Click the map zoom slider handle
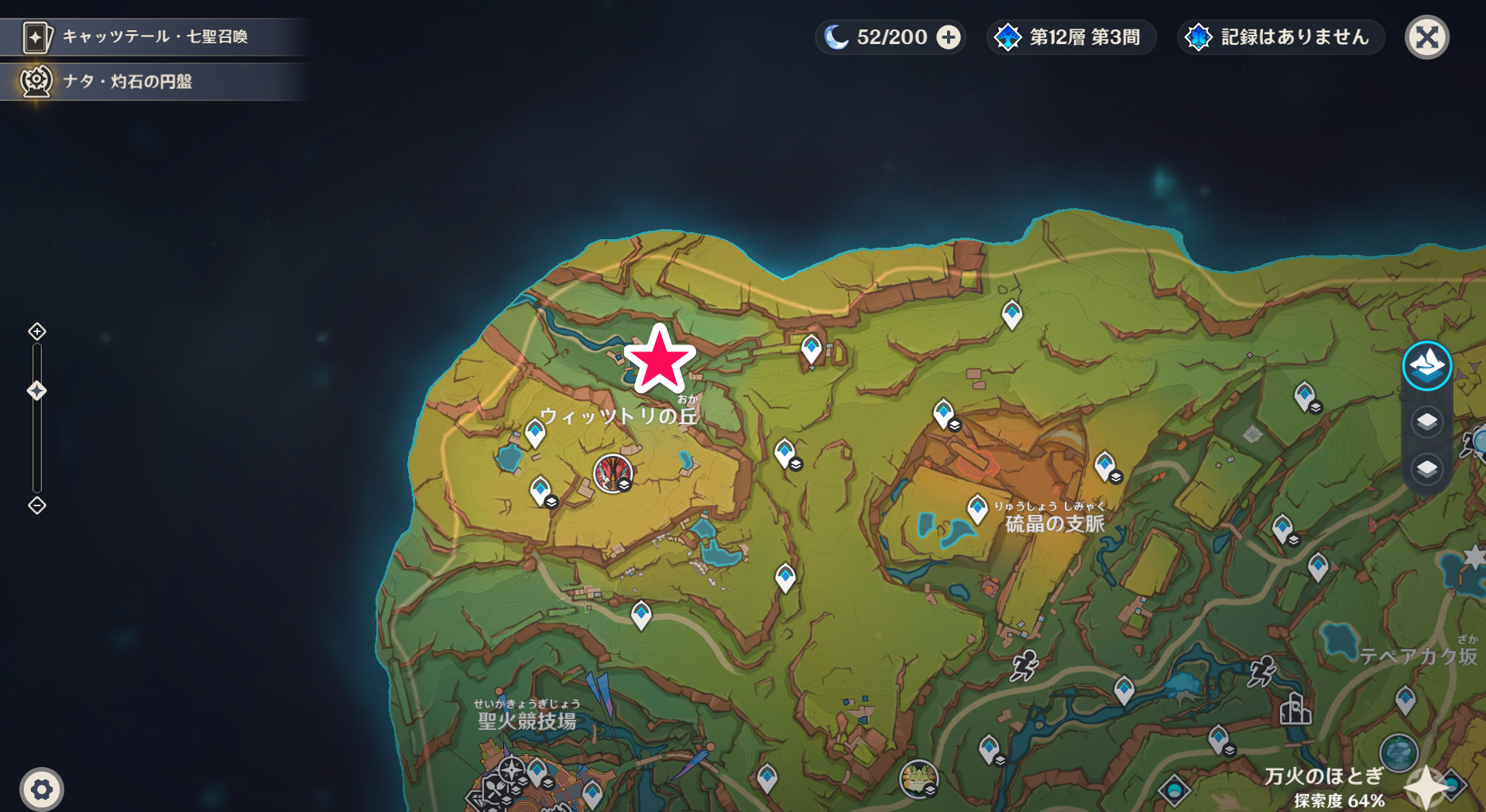Screen dimensions: 1486x812 tap(37, 391)
